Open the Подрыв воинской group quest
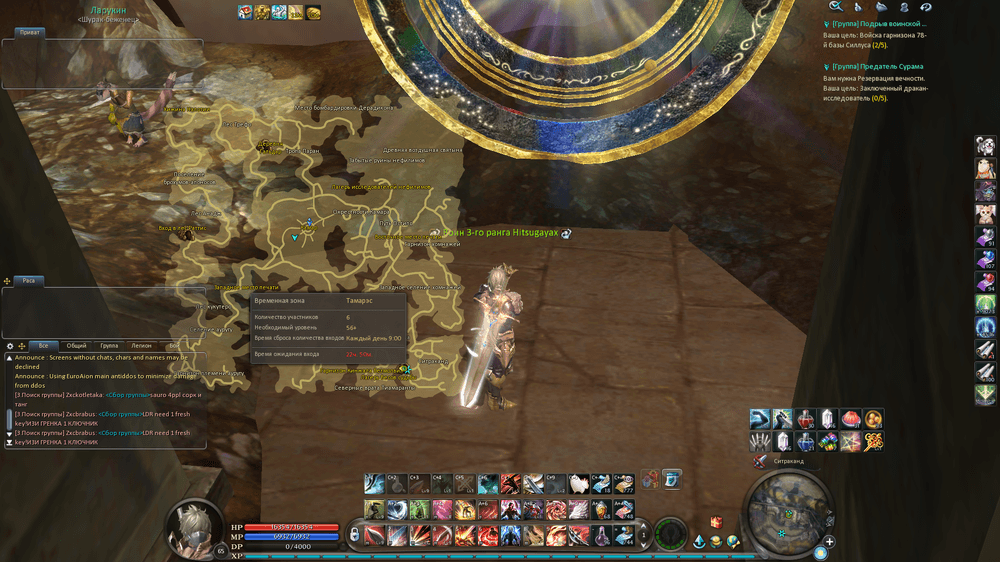Viewport: 1000px width, 562px height. click(x=880, y=23)
